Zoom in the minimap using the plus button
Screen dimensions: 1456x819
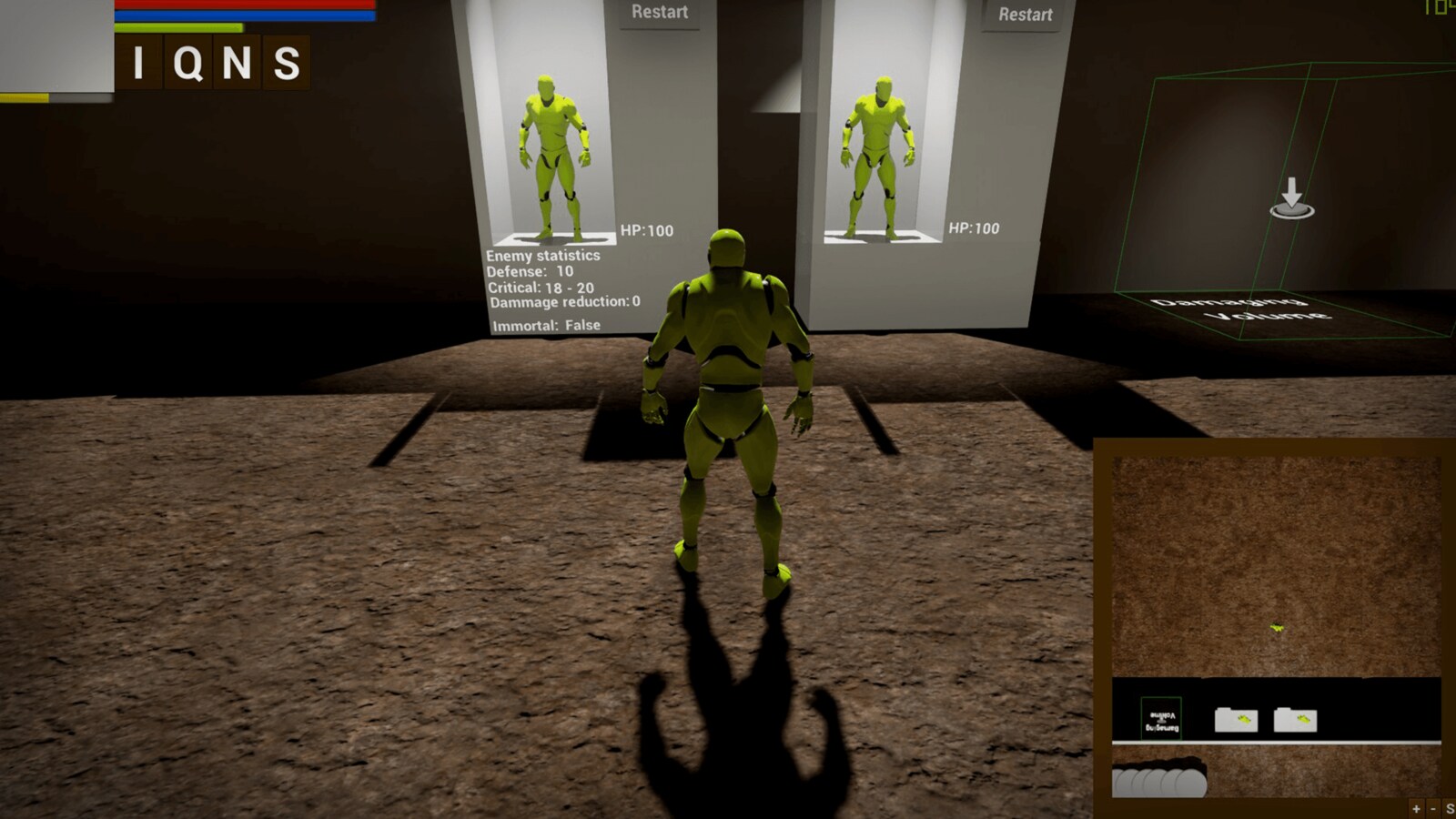pos(1416,808)
